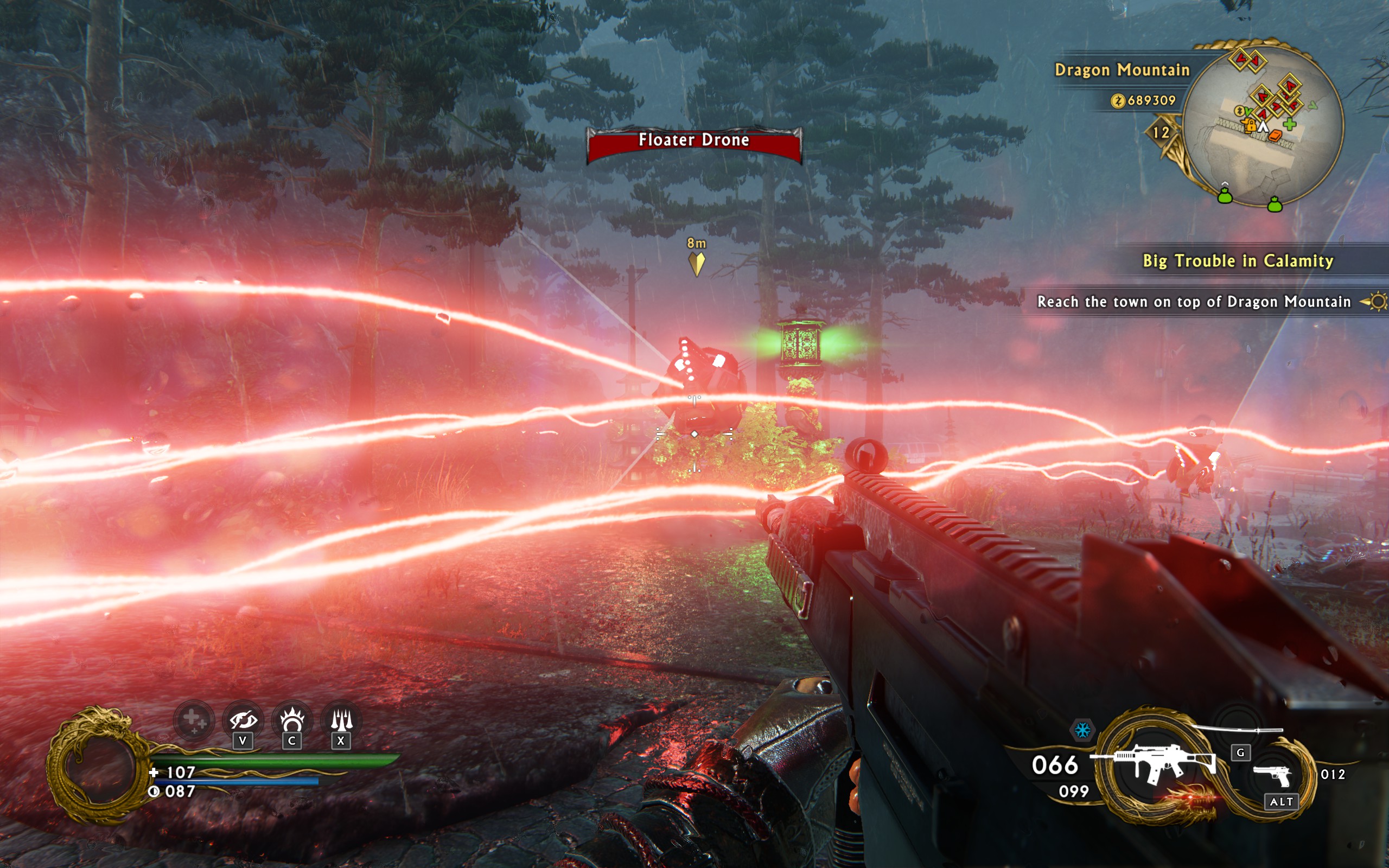Activate the crossed-eye vanish ability

click(x=243, y=721)
